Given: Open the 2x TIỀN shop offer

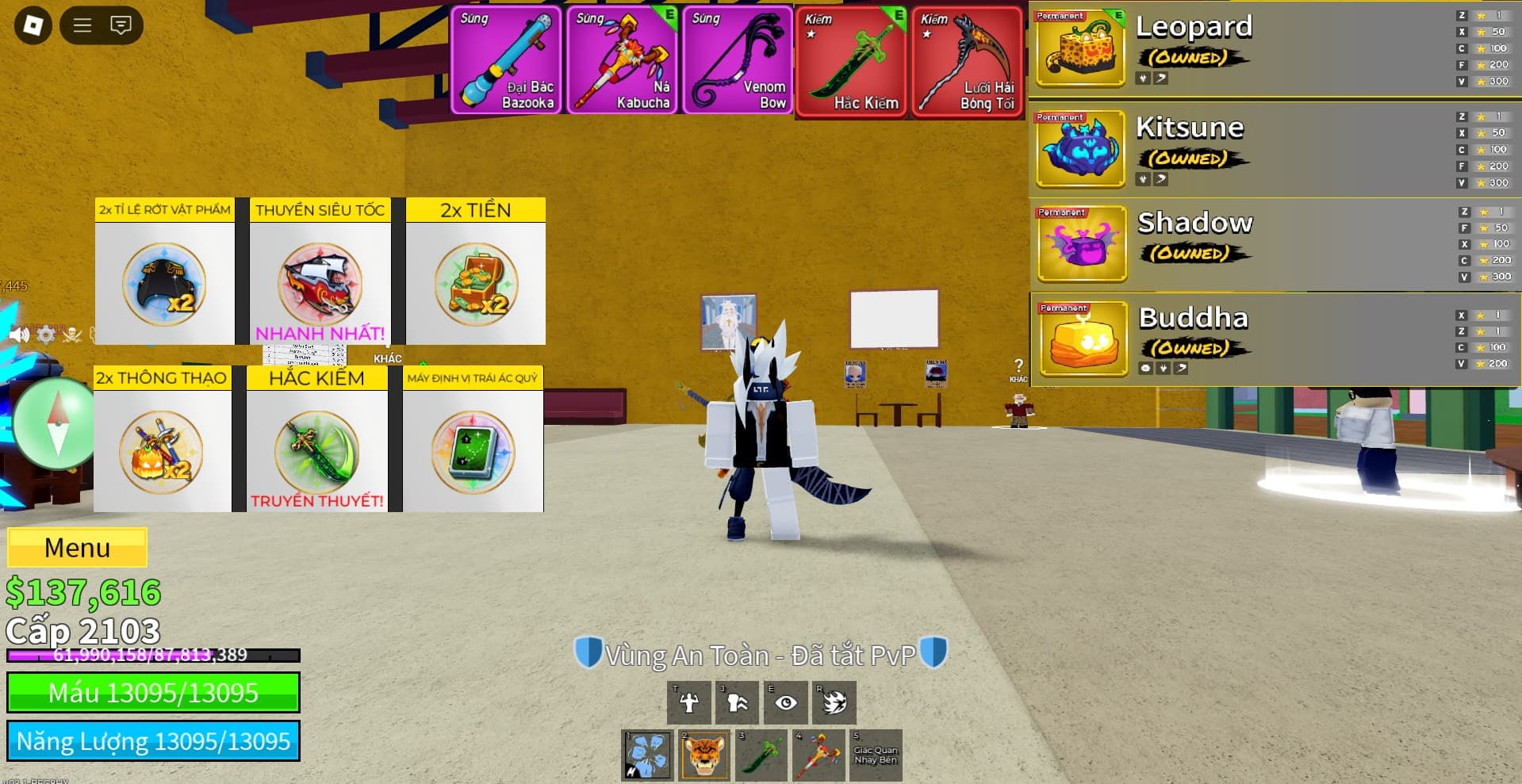Looking at the screenshot, I should 476,272.
